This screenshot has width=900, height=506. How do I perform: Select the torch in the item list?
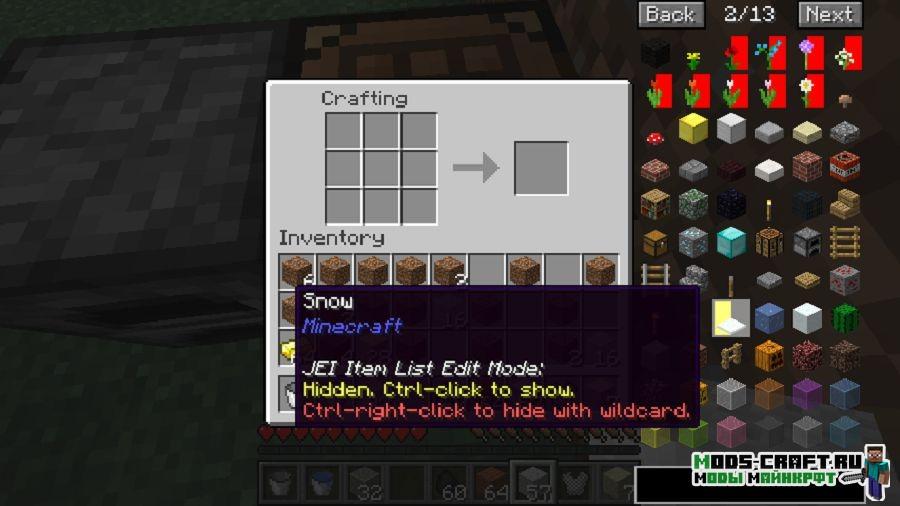(769, 207)
